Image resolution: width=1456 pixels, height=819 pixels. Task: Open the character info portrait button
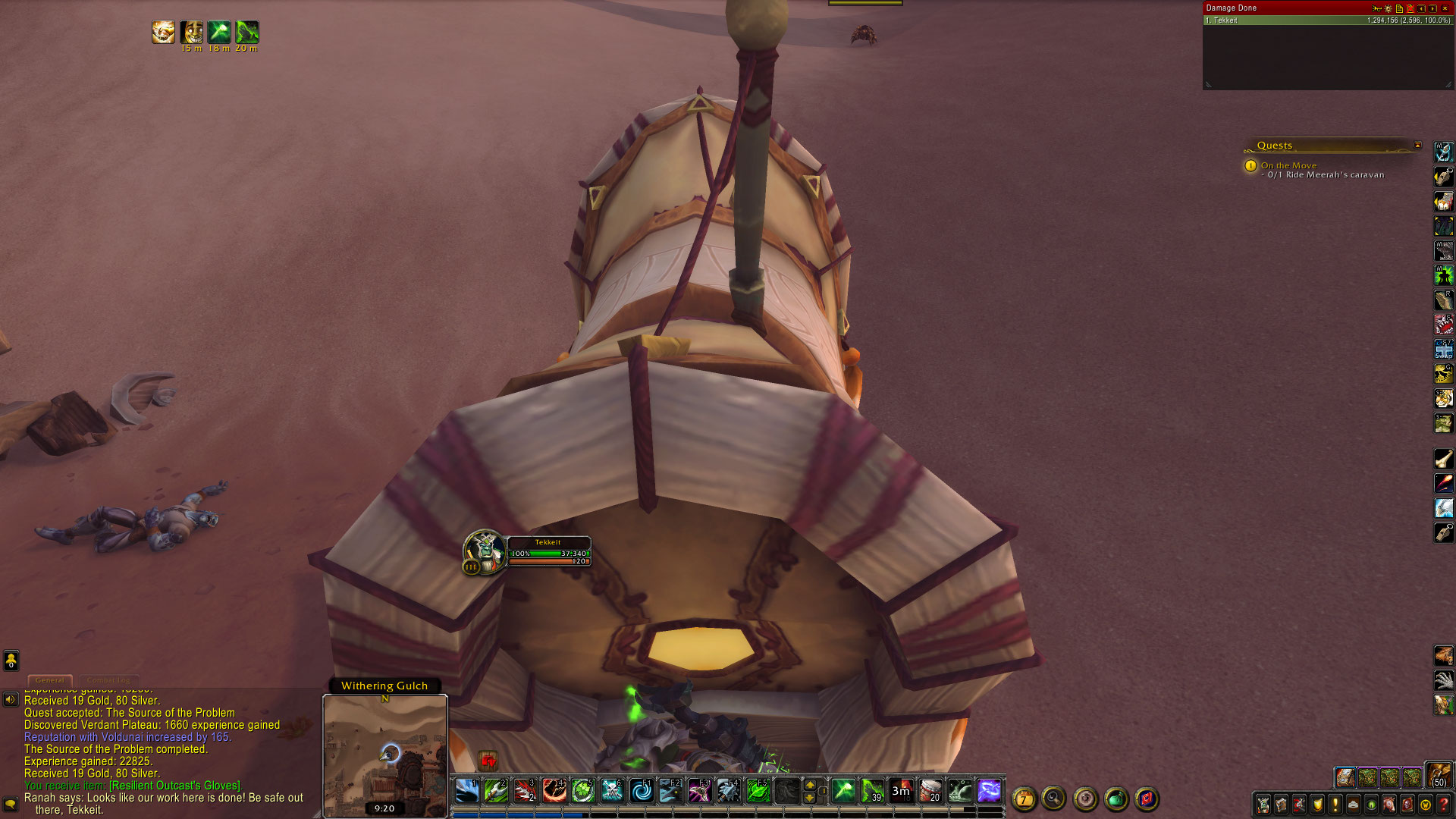coord(1263,805)
